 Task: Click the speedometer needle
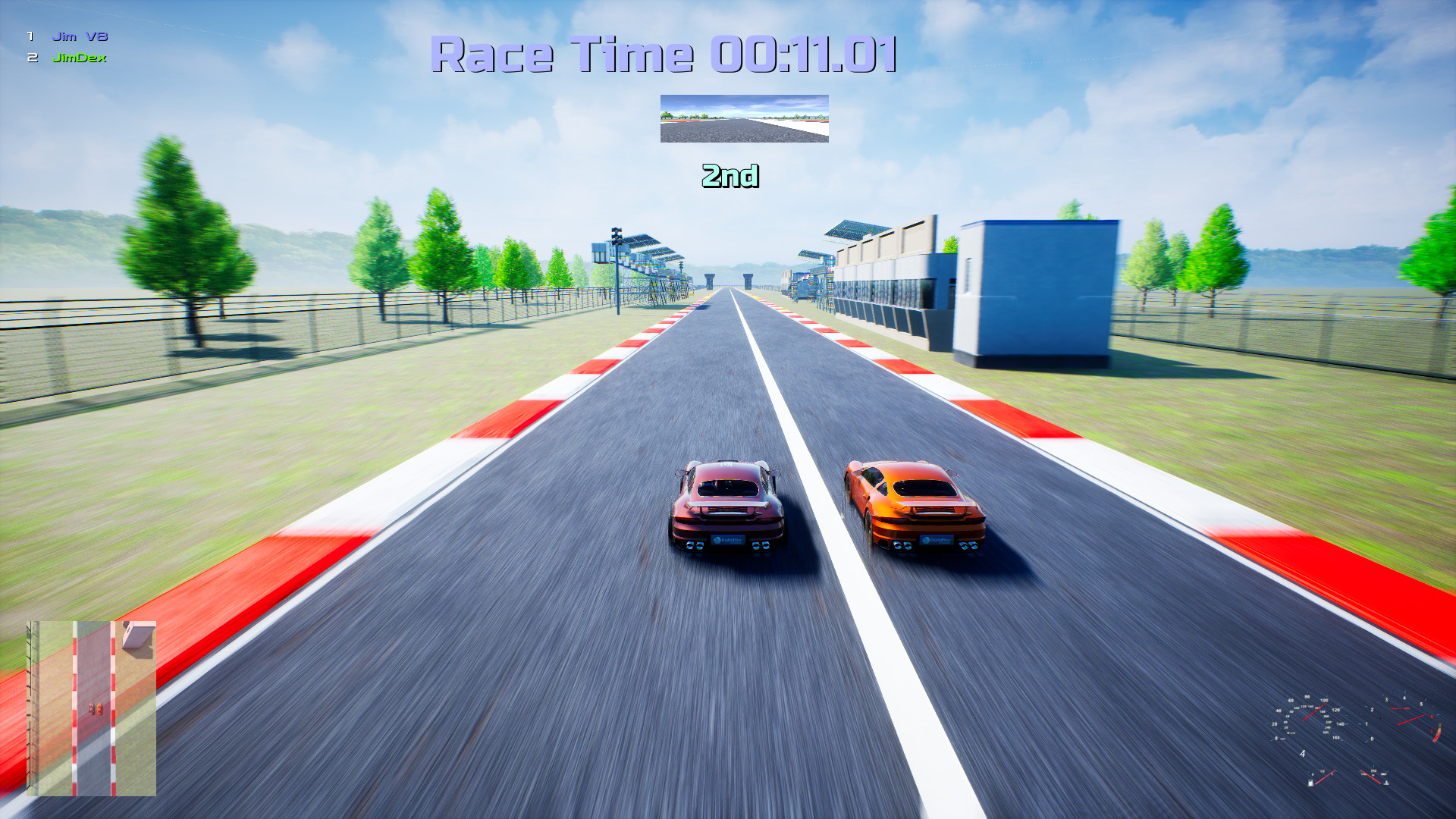(x=1314, y=711)
